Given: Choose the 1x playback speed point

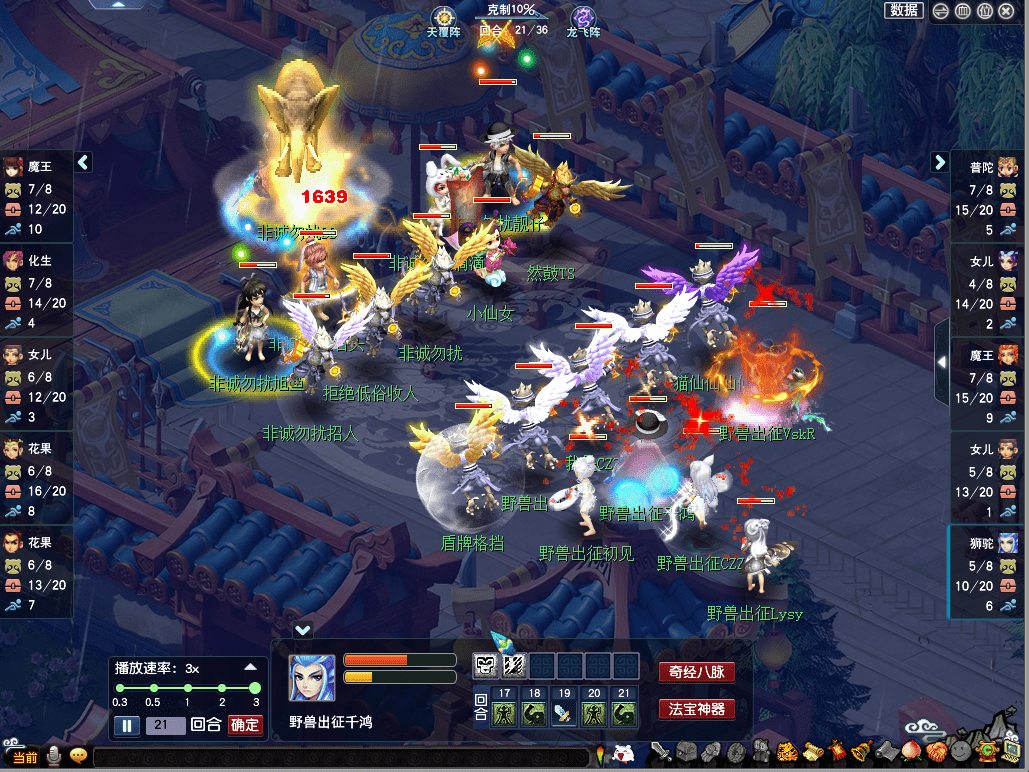Looking at the screenshot, I should [187, 688].
